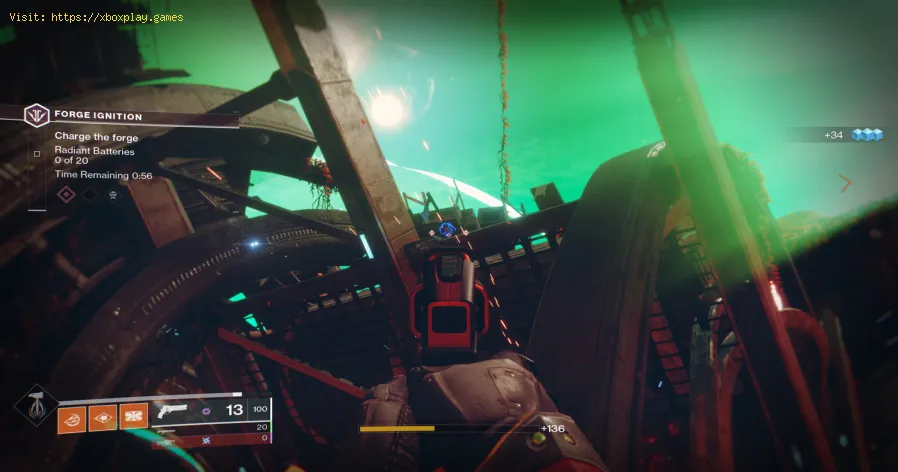Activate the super ability diamond icon
898x472 pixels.
[34, 406]
